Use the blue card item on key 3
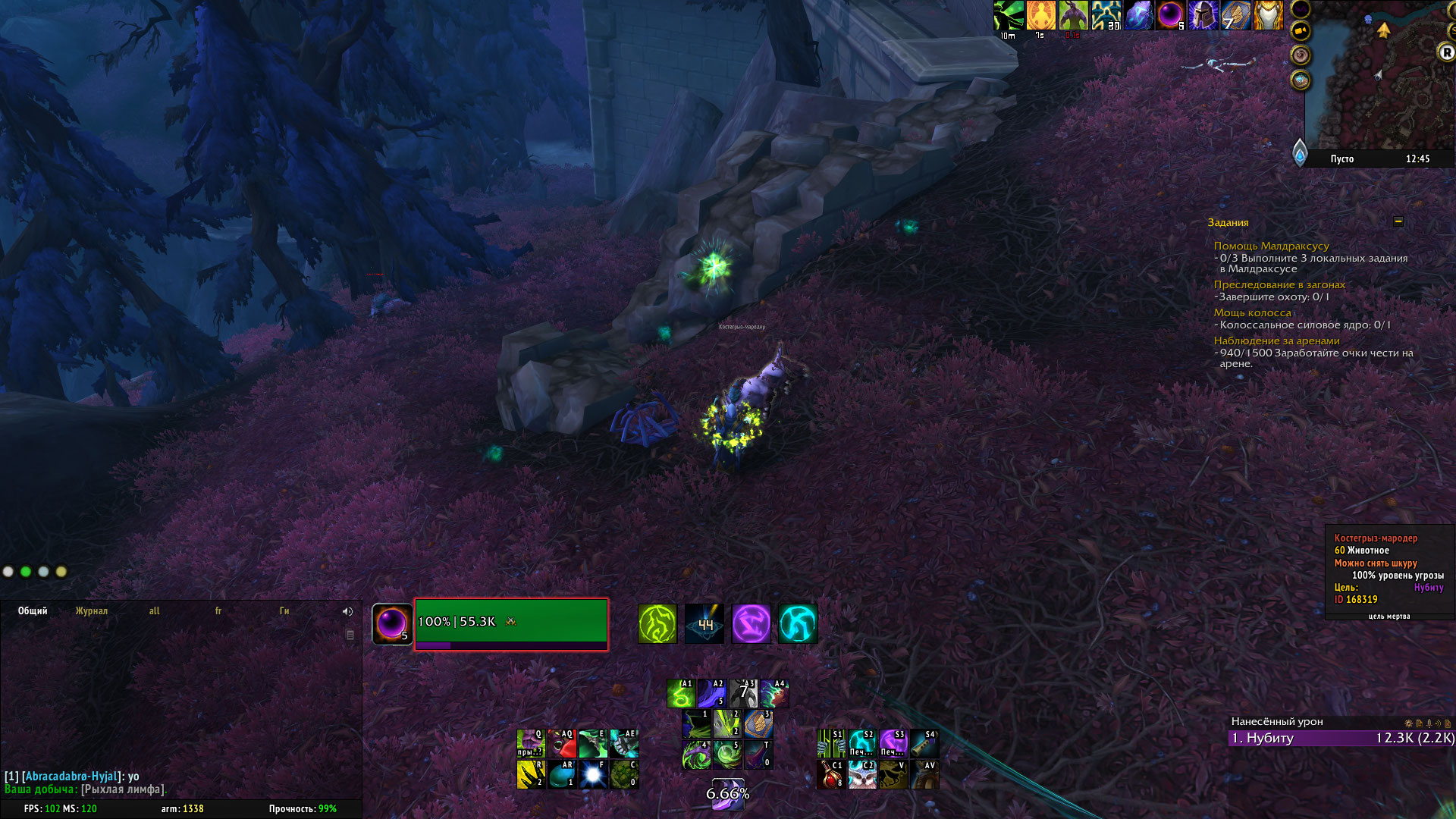The height and width of the screenshot is (819, 1456). (758, 723)
